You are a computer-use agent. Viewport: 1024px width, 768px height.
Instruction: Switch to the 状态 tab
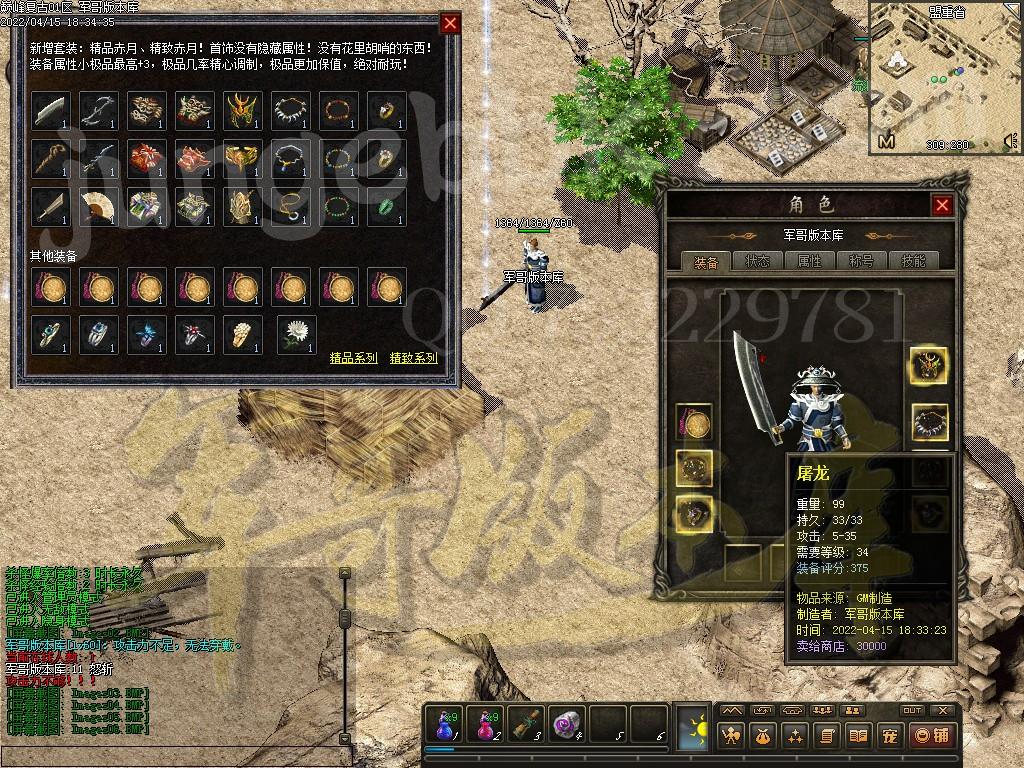tap(757, 261)
